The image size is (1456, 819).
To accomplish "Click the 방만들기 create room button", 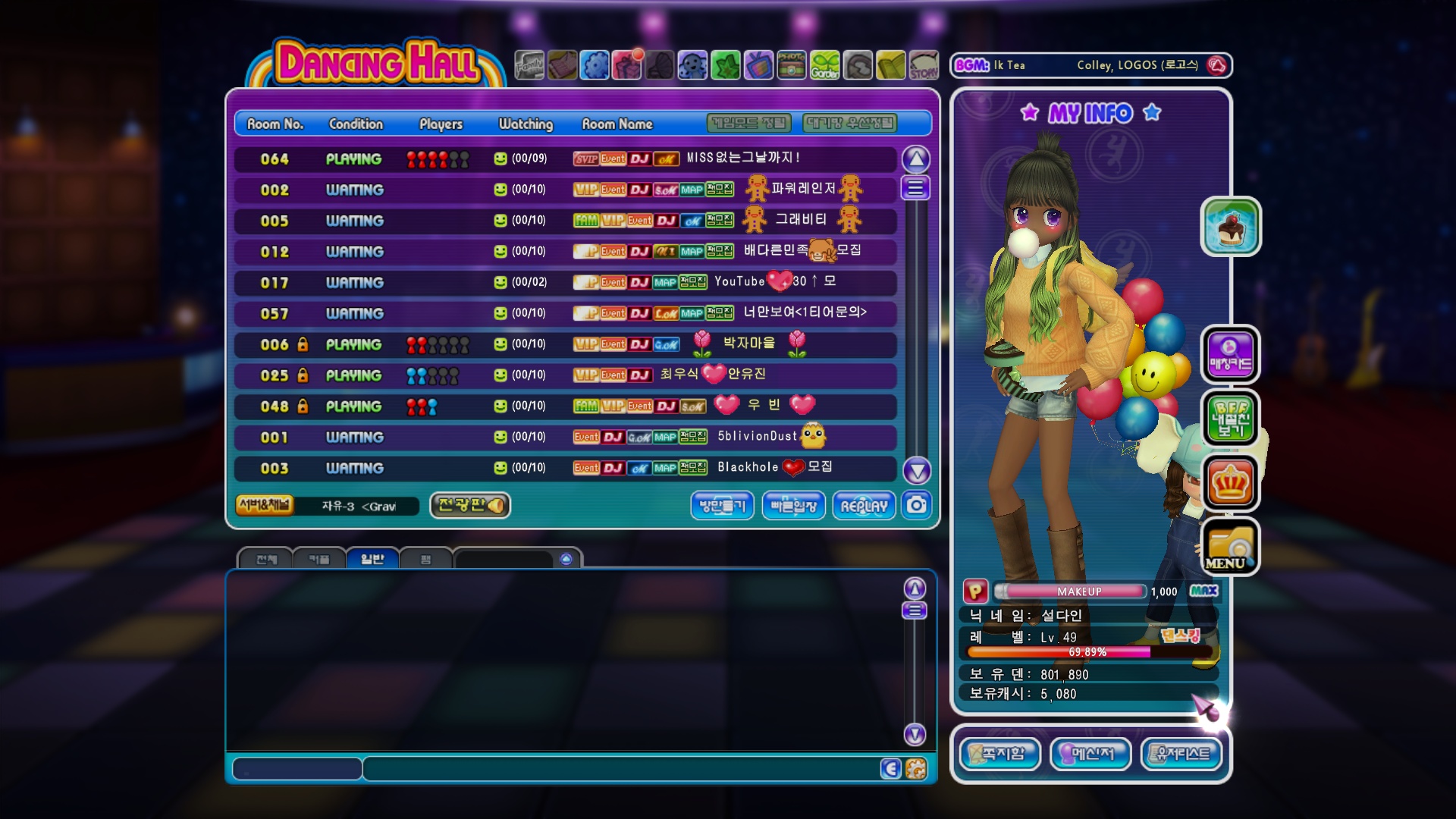I will click(x=722, y=506).
